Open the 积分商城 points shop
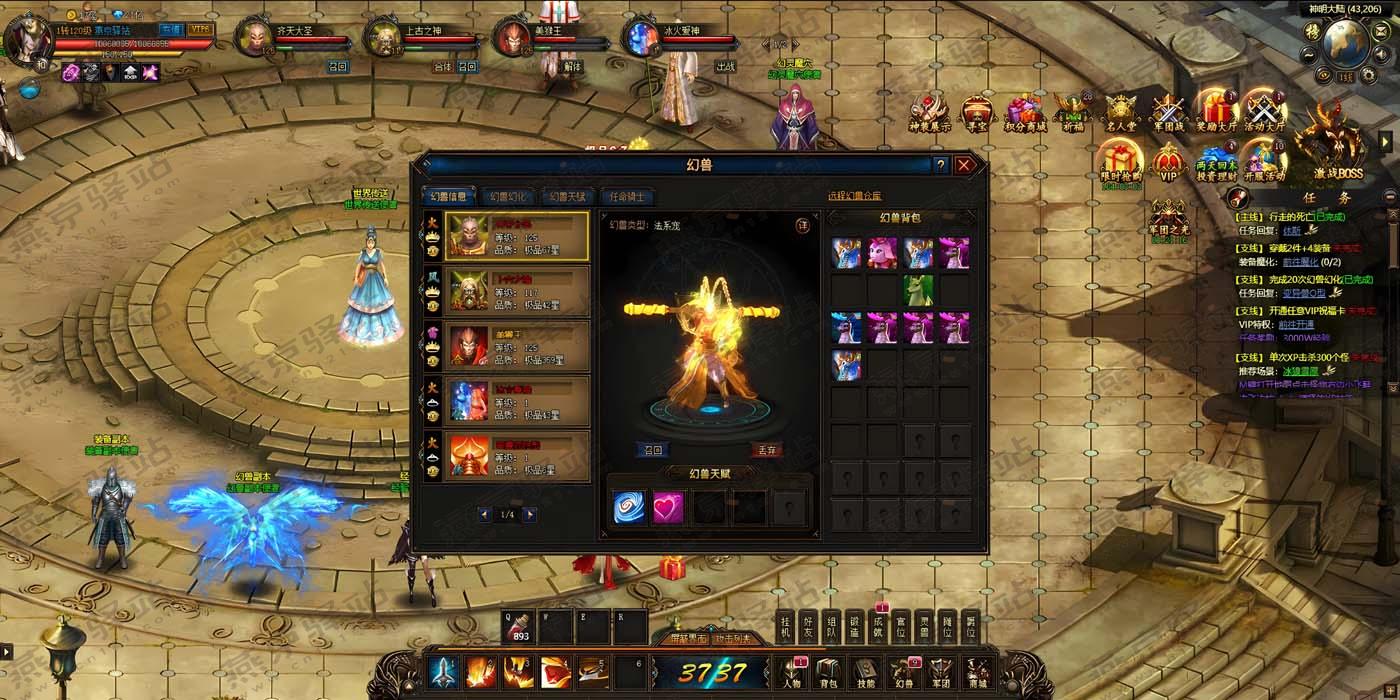 coord(1025,114)
